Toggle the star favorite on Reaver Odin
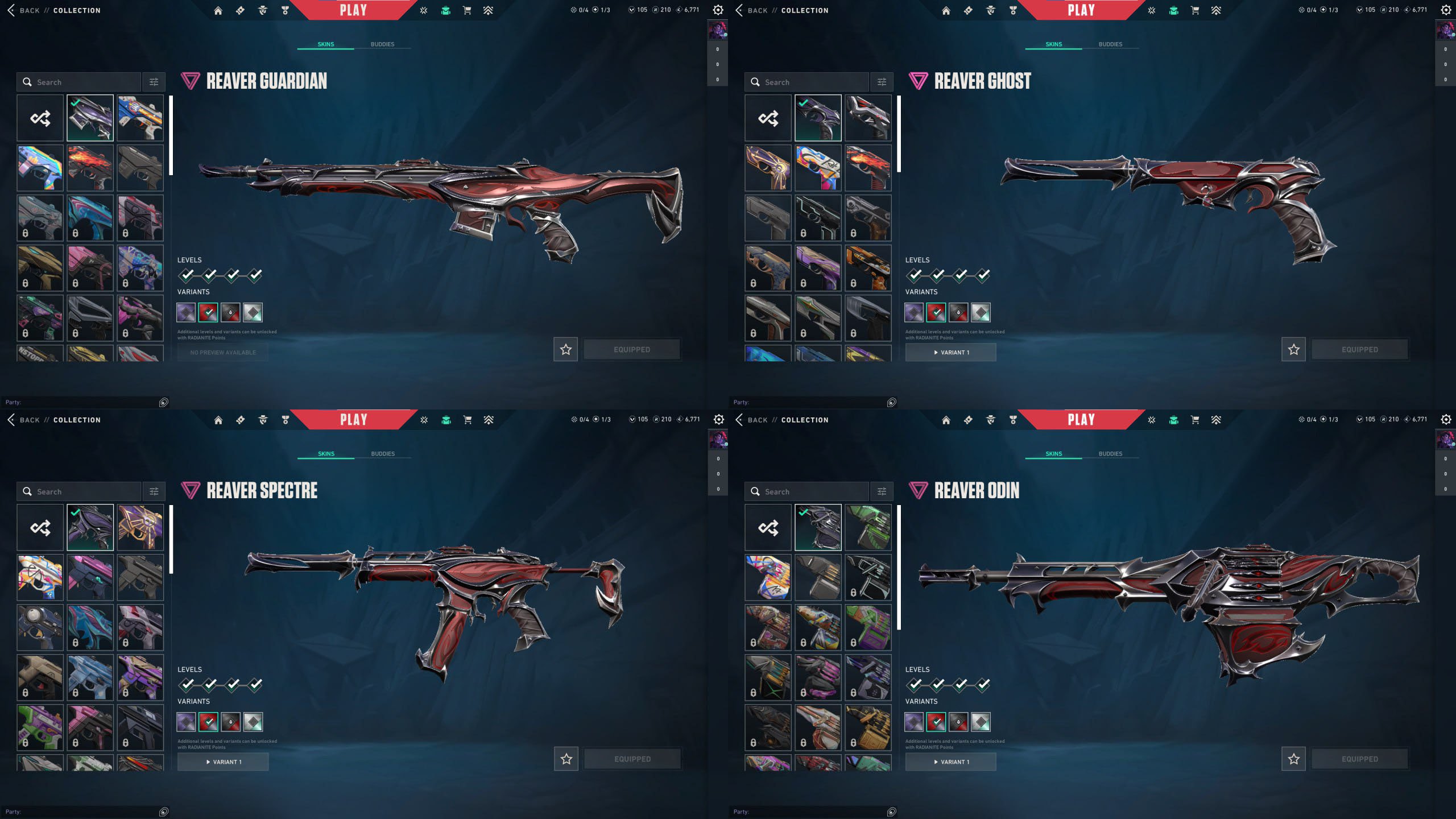Viewport: 1456px width, 819px height. (x=1294, y=759)
